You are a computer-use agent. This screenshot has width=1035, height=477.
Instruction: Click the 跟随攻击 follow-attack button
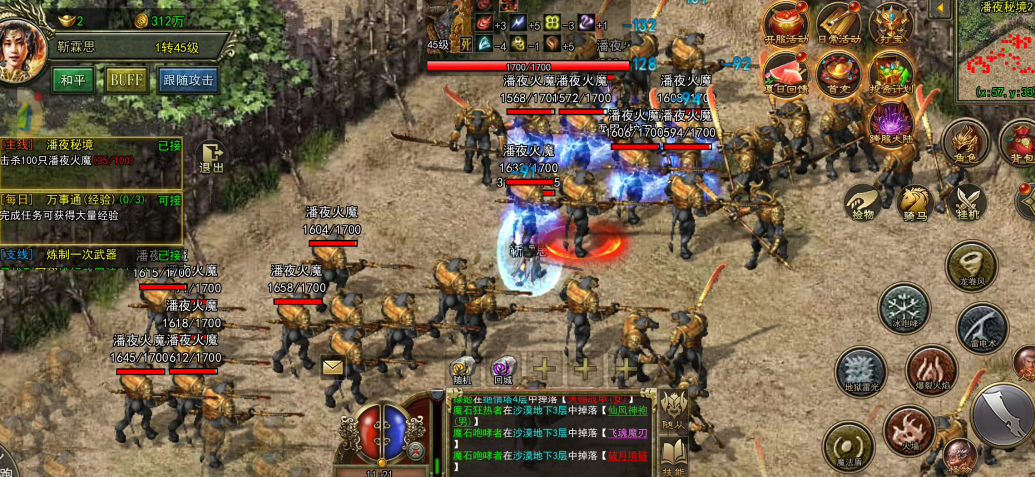coord(188,80)
